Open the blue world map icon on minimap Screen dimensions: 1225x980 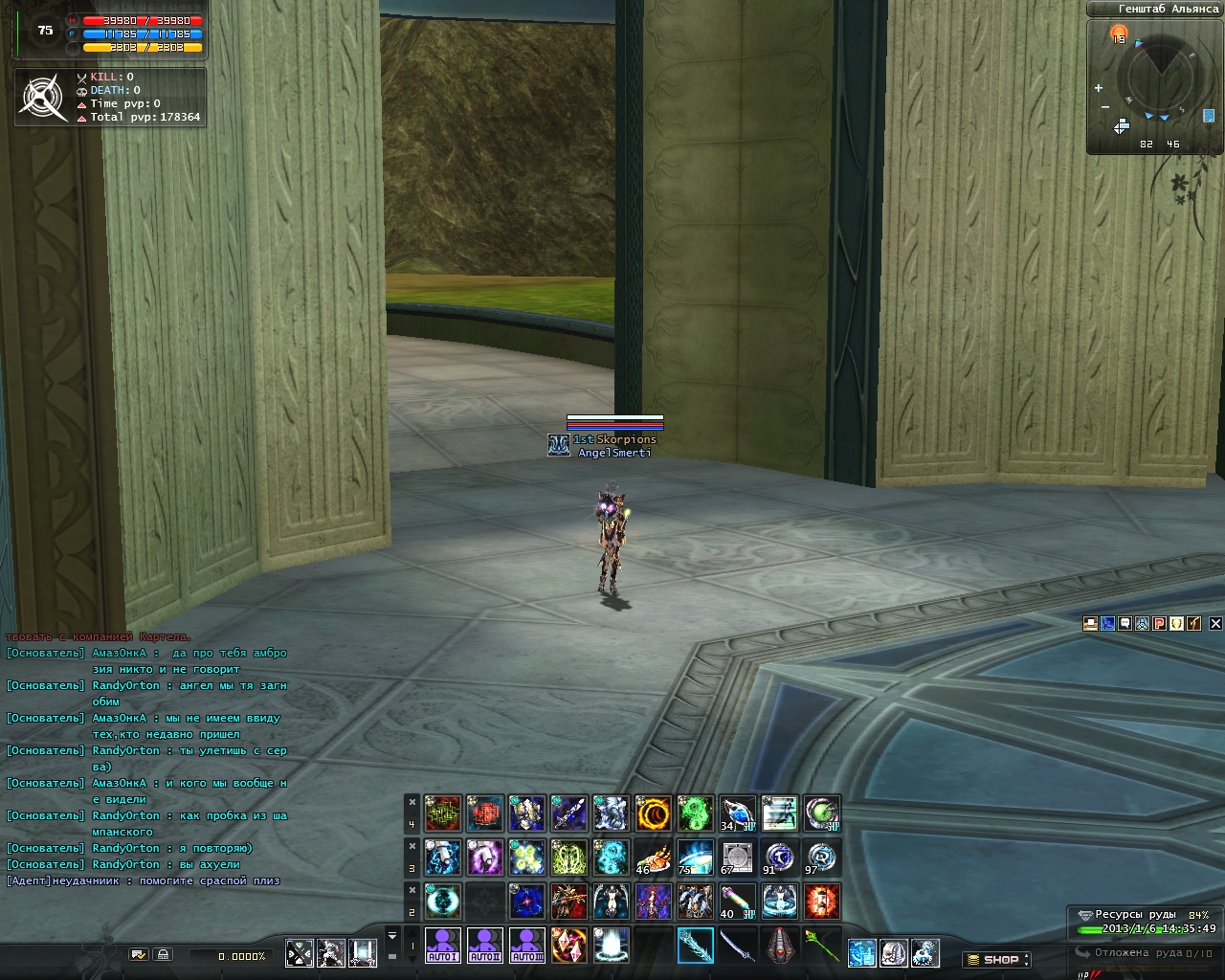coord(1209,115)
